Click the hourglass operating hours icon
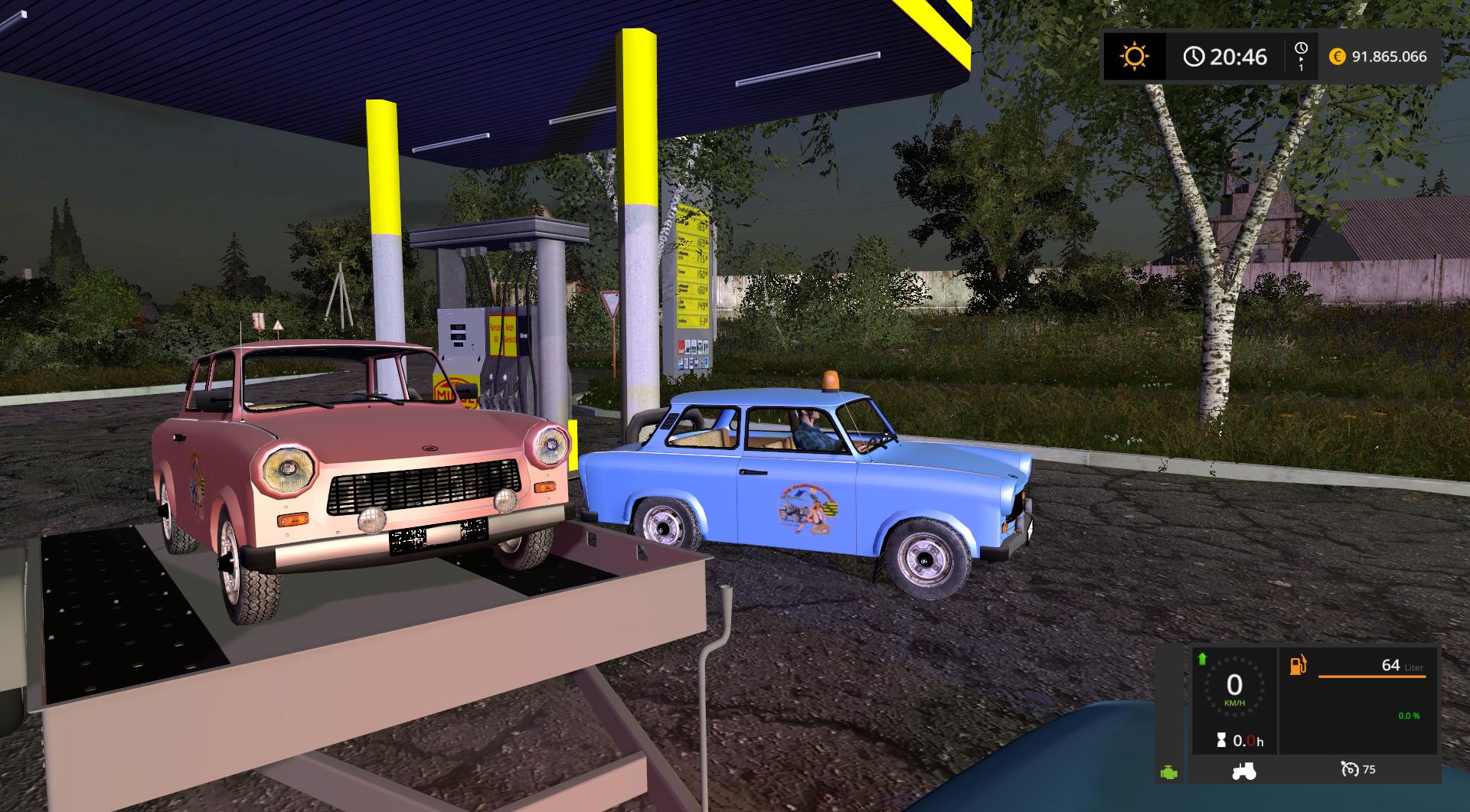This screenshot has height=812, width=1470. click(1220, 741)
